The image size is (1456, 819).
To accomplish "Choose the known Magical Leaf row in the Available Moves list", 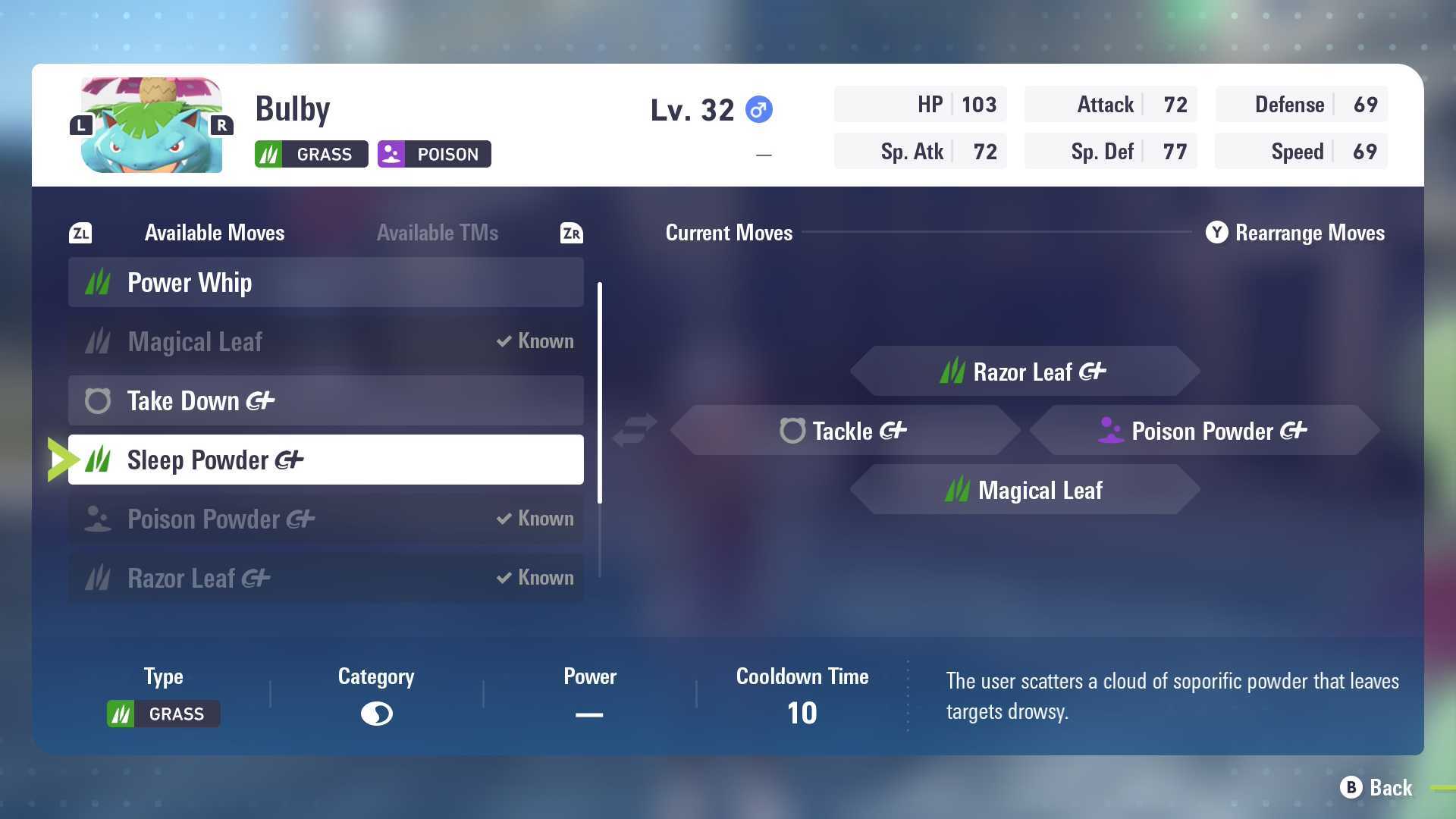I will tap(325, 341).
